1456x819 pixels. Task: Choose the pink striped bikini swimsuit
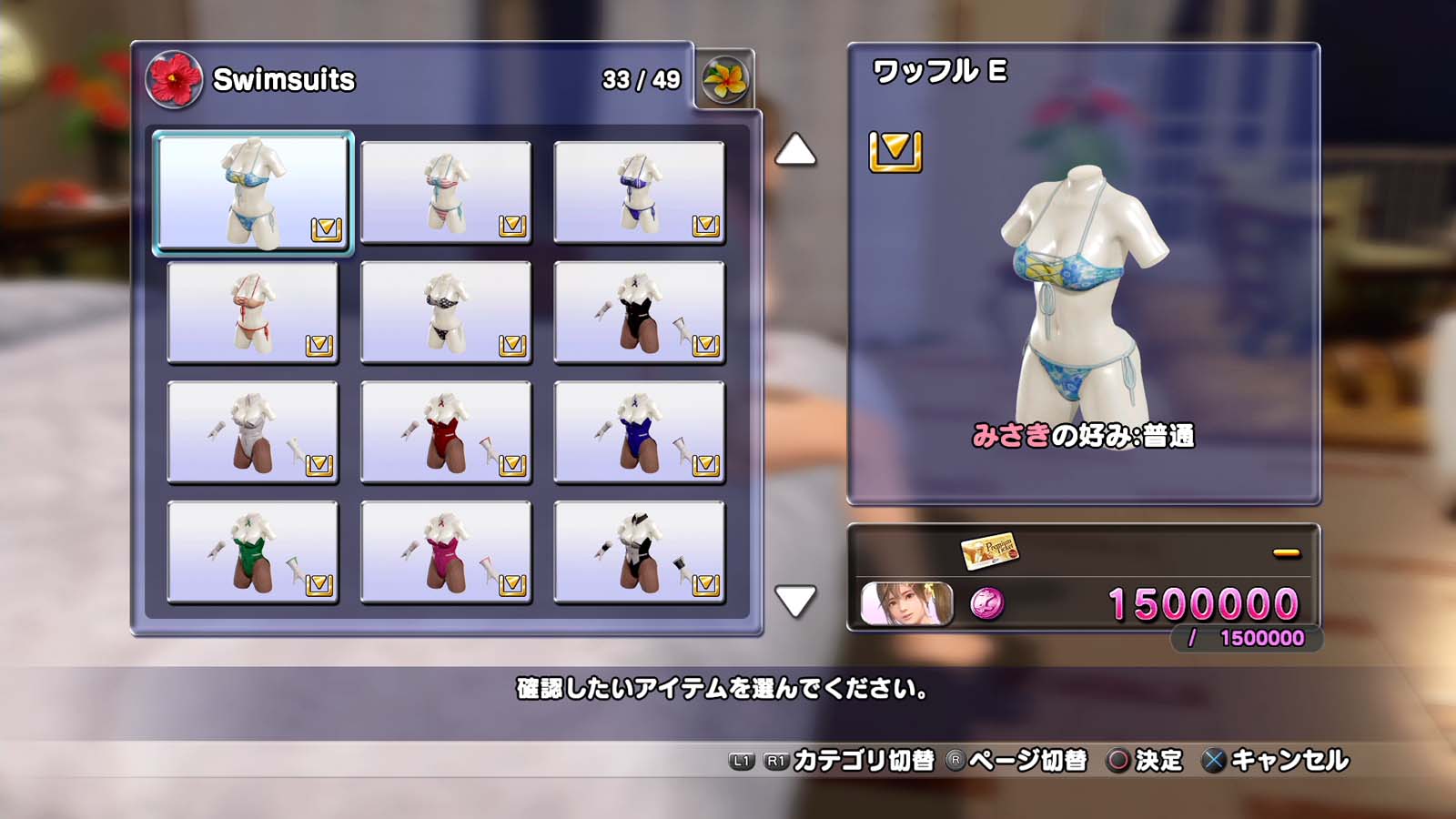click(x=446, y=192)
